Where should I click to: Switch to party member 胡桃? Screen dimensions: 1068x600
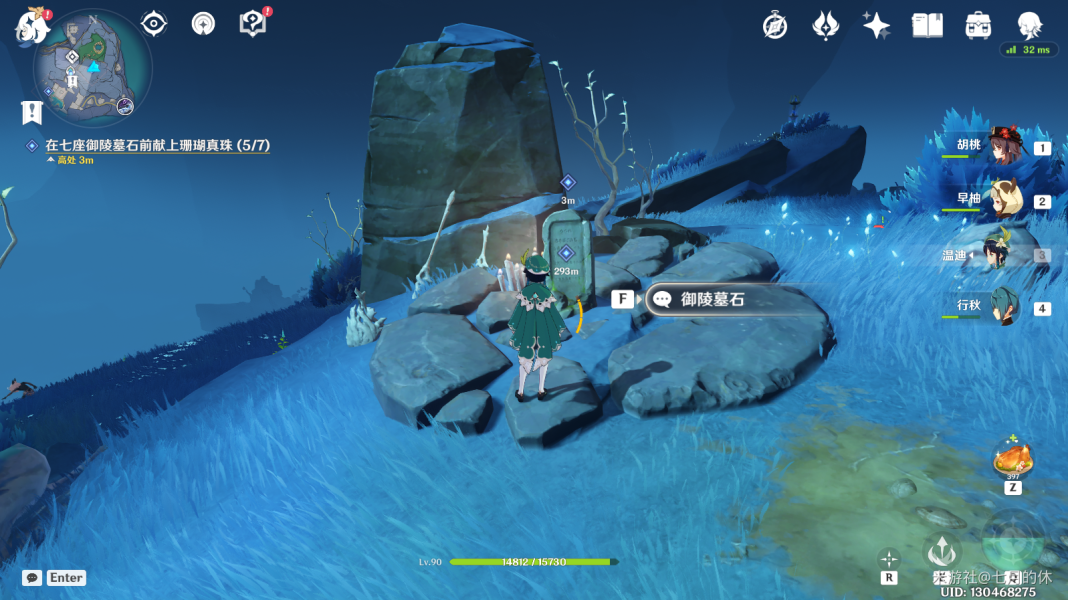(1002, 146)
